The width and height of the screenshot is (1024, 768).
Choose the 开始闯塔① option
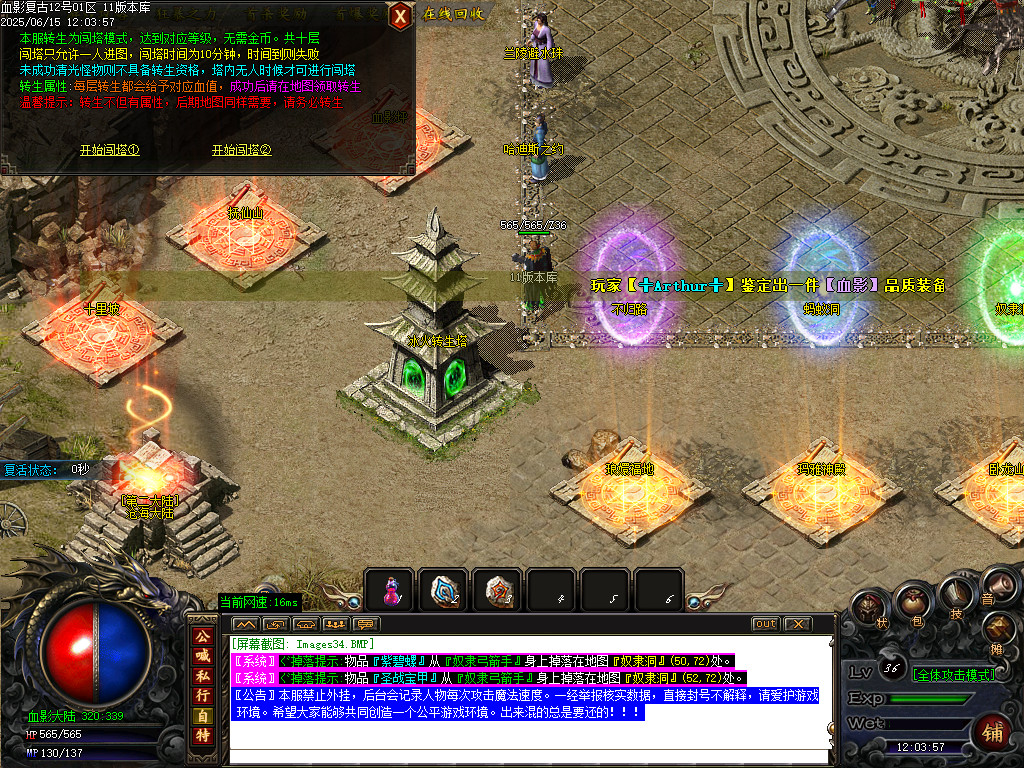pos(109,150)
